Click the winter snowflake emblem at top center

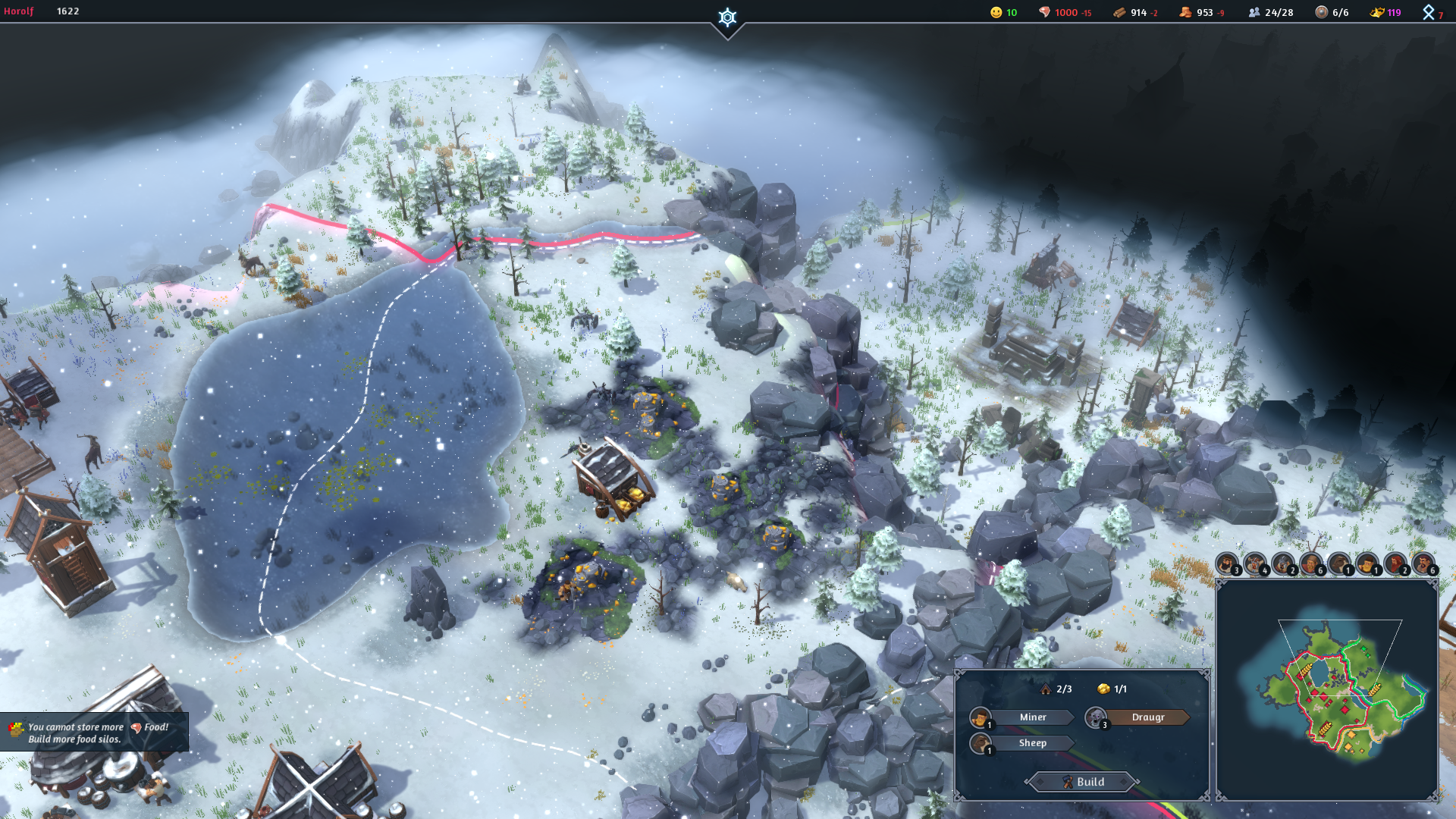pyautogui.click(x=727, y=18)
